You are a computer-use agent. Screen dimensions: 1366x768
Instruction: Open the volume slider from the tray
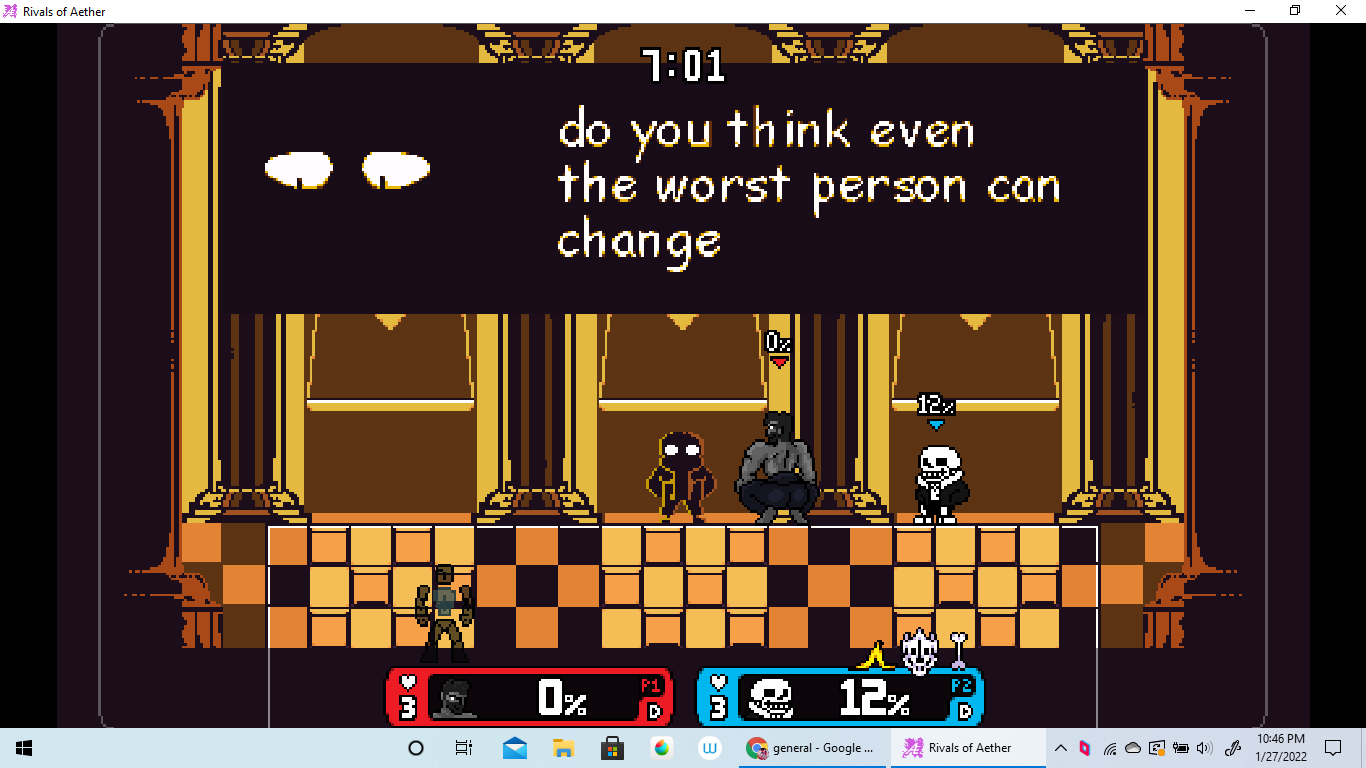pos(1205,747)
